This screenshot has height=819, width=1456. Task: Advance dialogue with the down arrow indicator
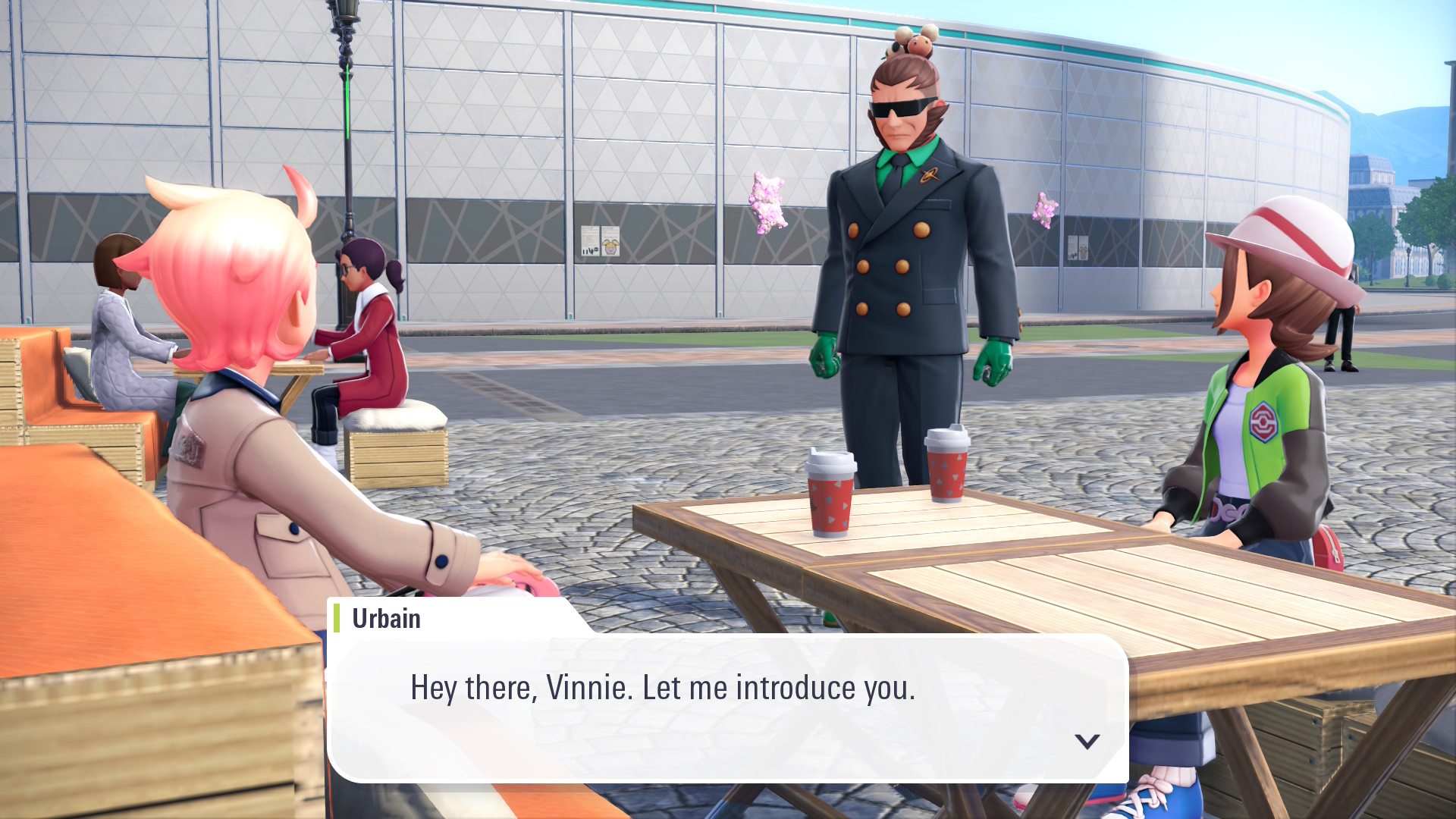click(x=1087, y=741)
